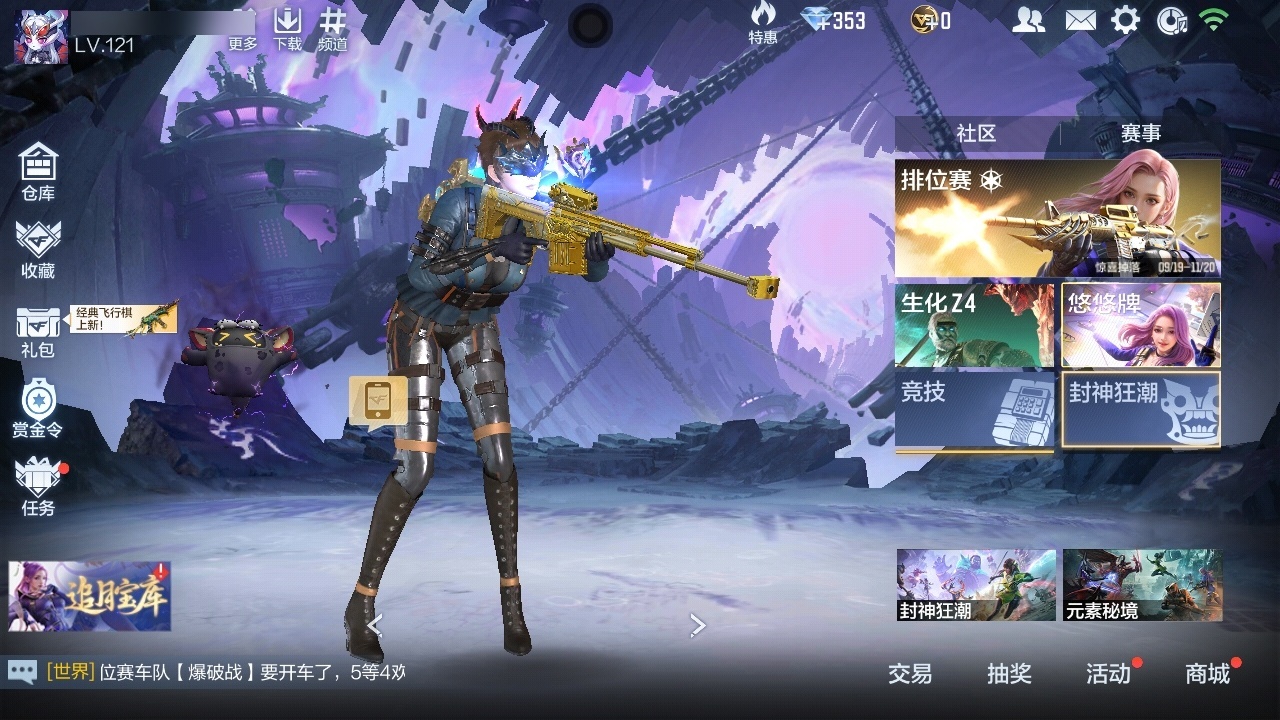Click the player avatar portrait
The image size is (1280, 720).
41,36
